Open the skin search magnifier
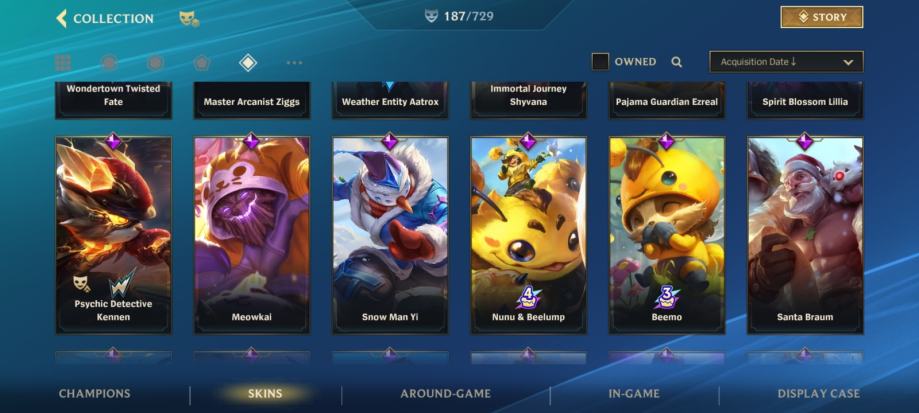919x413 pixels. (677, 62)
